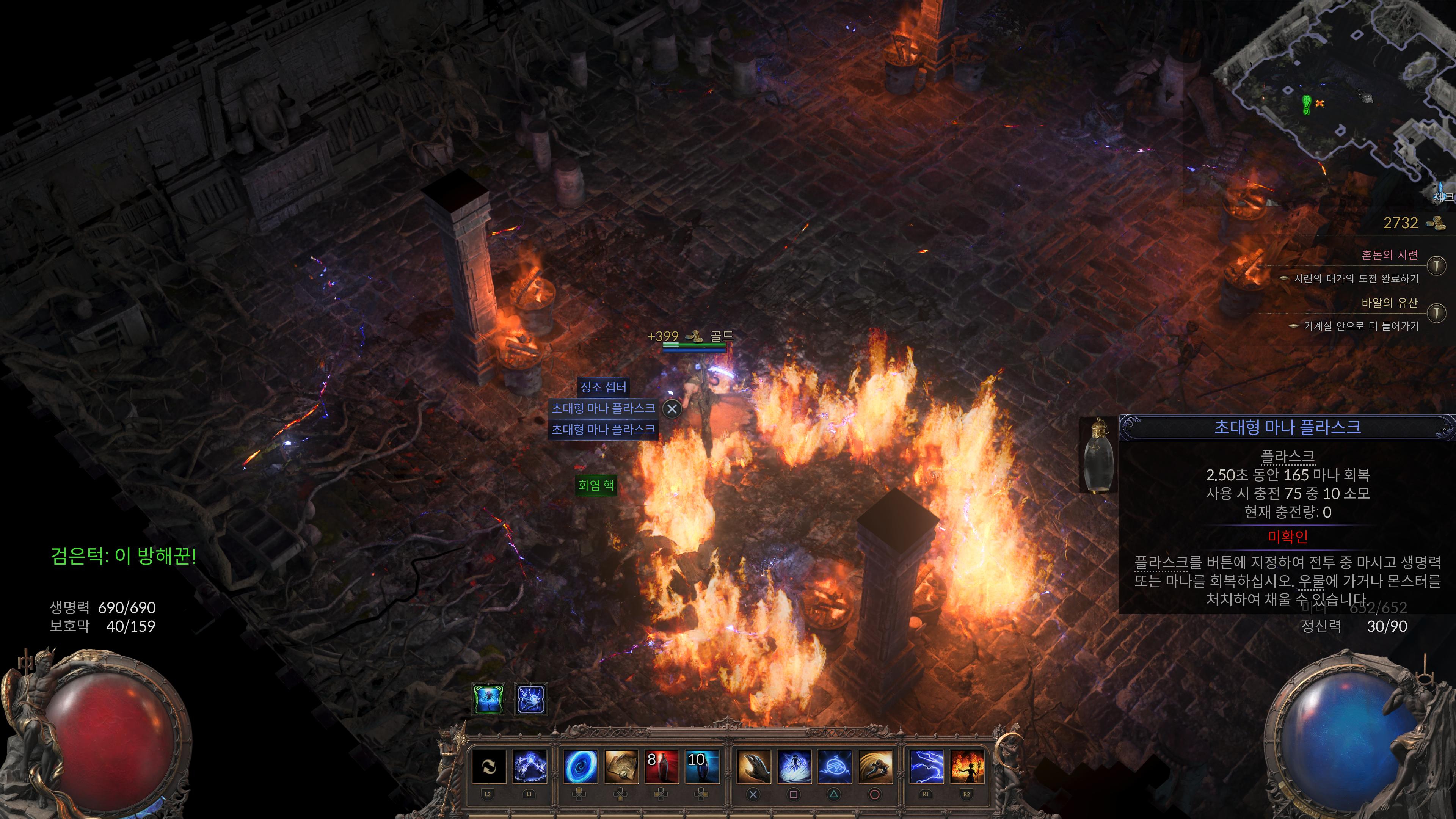Viewport: 1456px width, 819px height.
Task: Click the lightning buff icon above hotbar
Action: coord(531,699)
